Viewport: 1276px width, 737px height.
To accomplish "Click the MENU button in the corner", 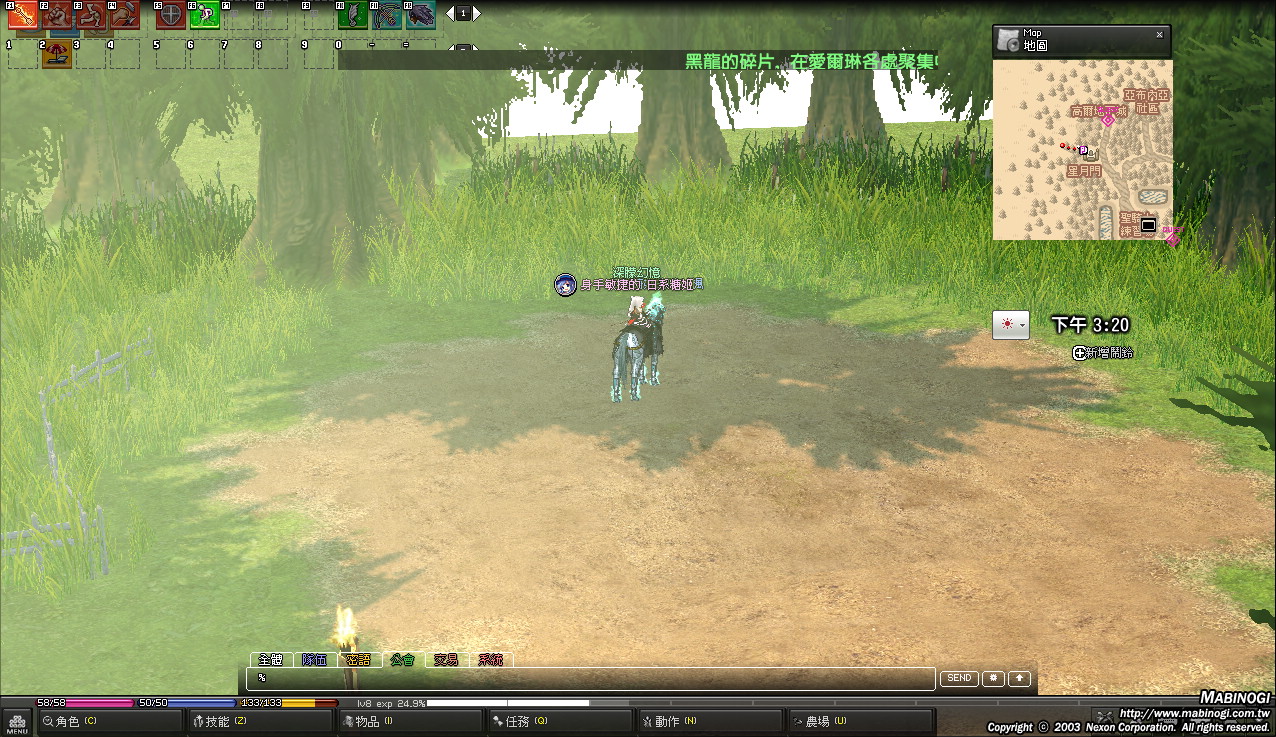I will [x=16, y=722].
